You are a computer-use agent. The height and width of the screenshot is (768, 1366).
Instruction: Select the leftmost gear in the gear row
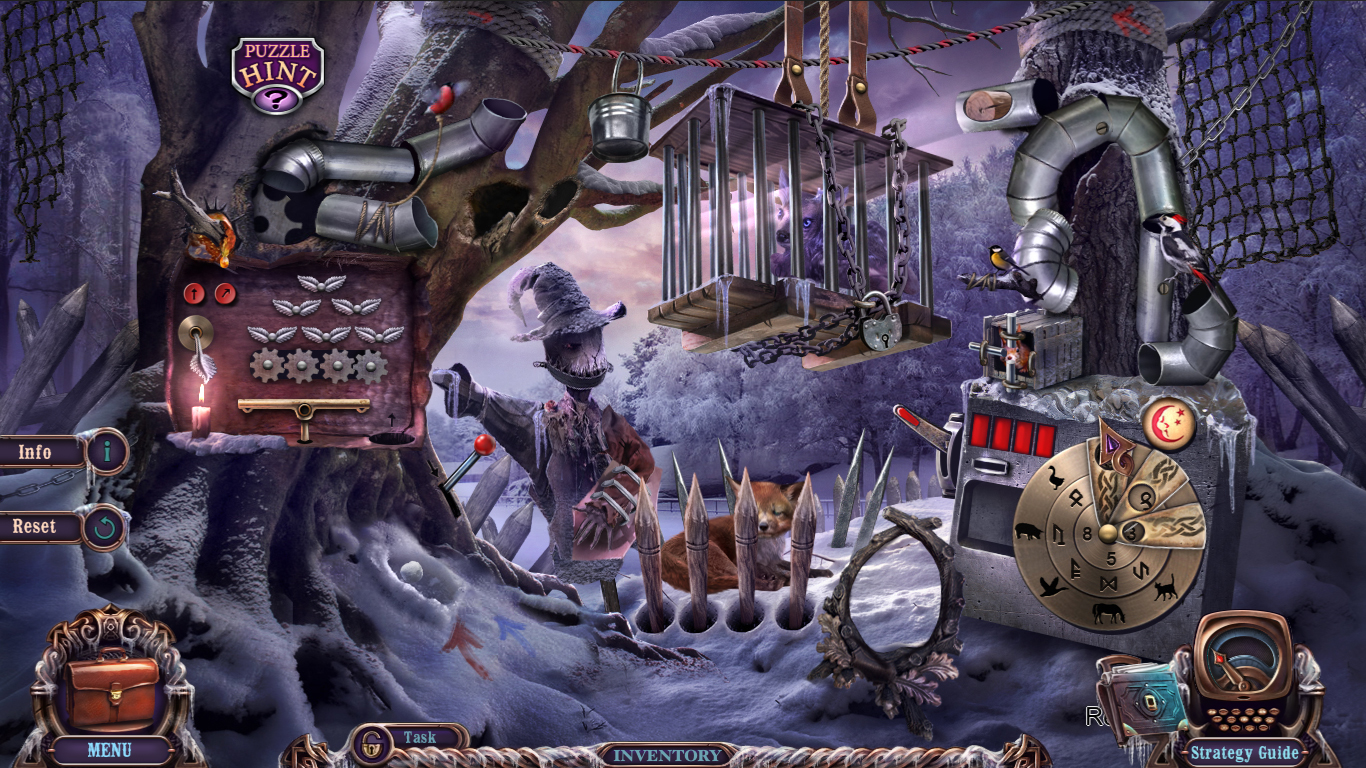point(267,364)
